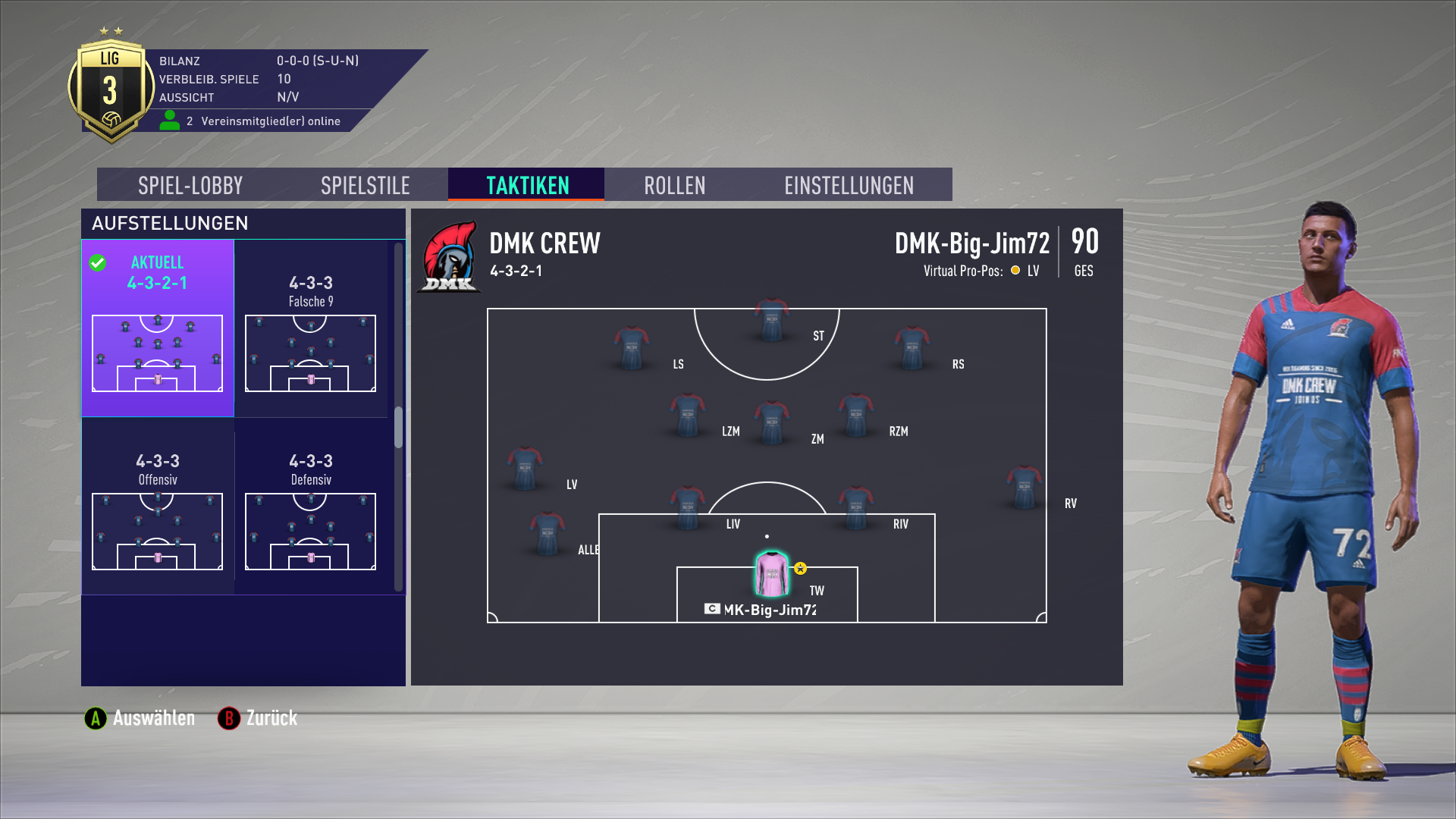Choose the RS position player shirt
The height and width of the screenshot is (819, 1456).
912,347
